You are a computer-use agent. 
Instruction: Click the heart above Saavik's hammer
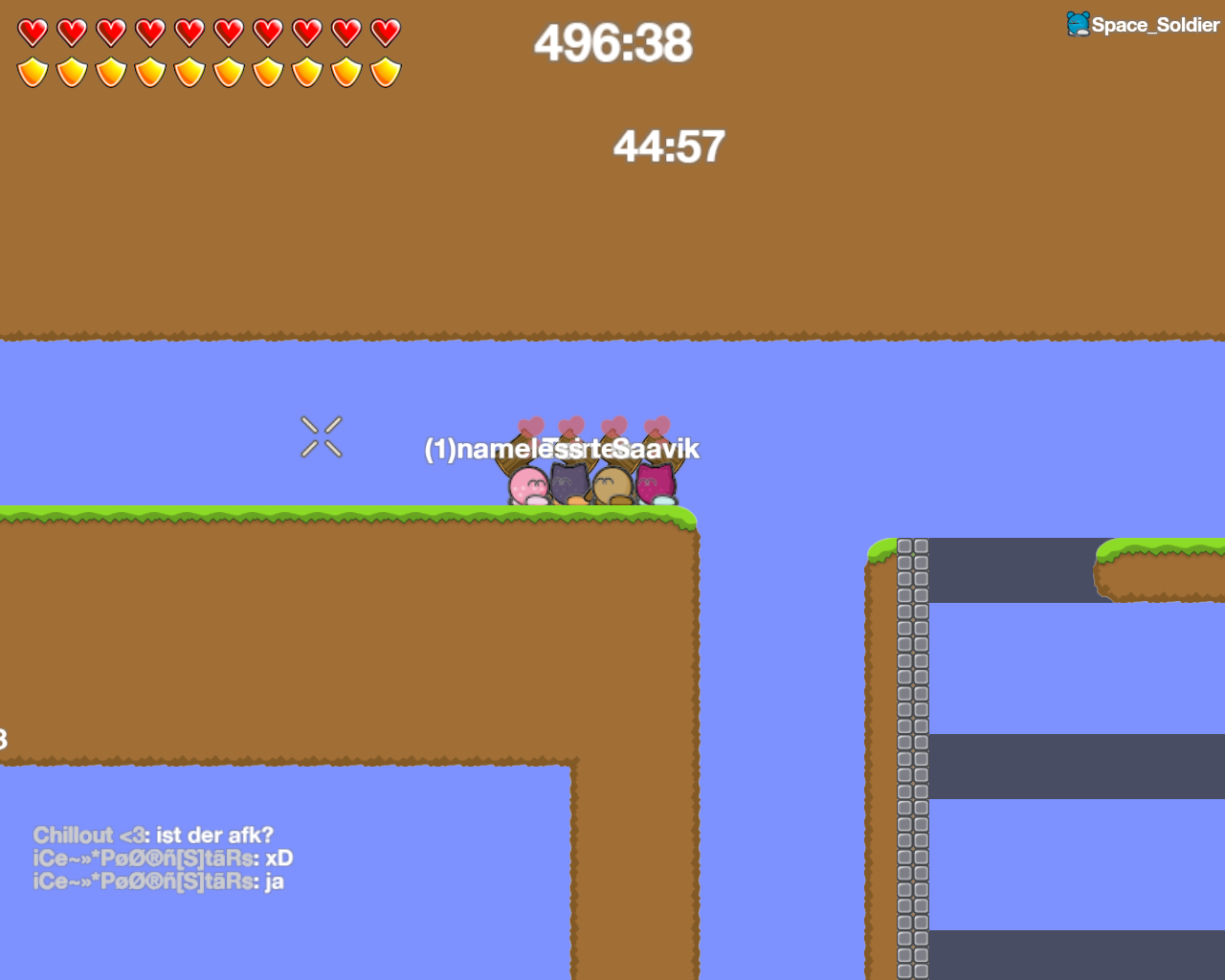pos(658,423)
